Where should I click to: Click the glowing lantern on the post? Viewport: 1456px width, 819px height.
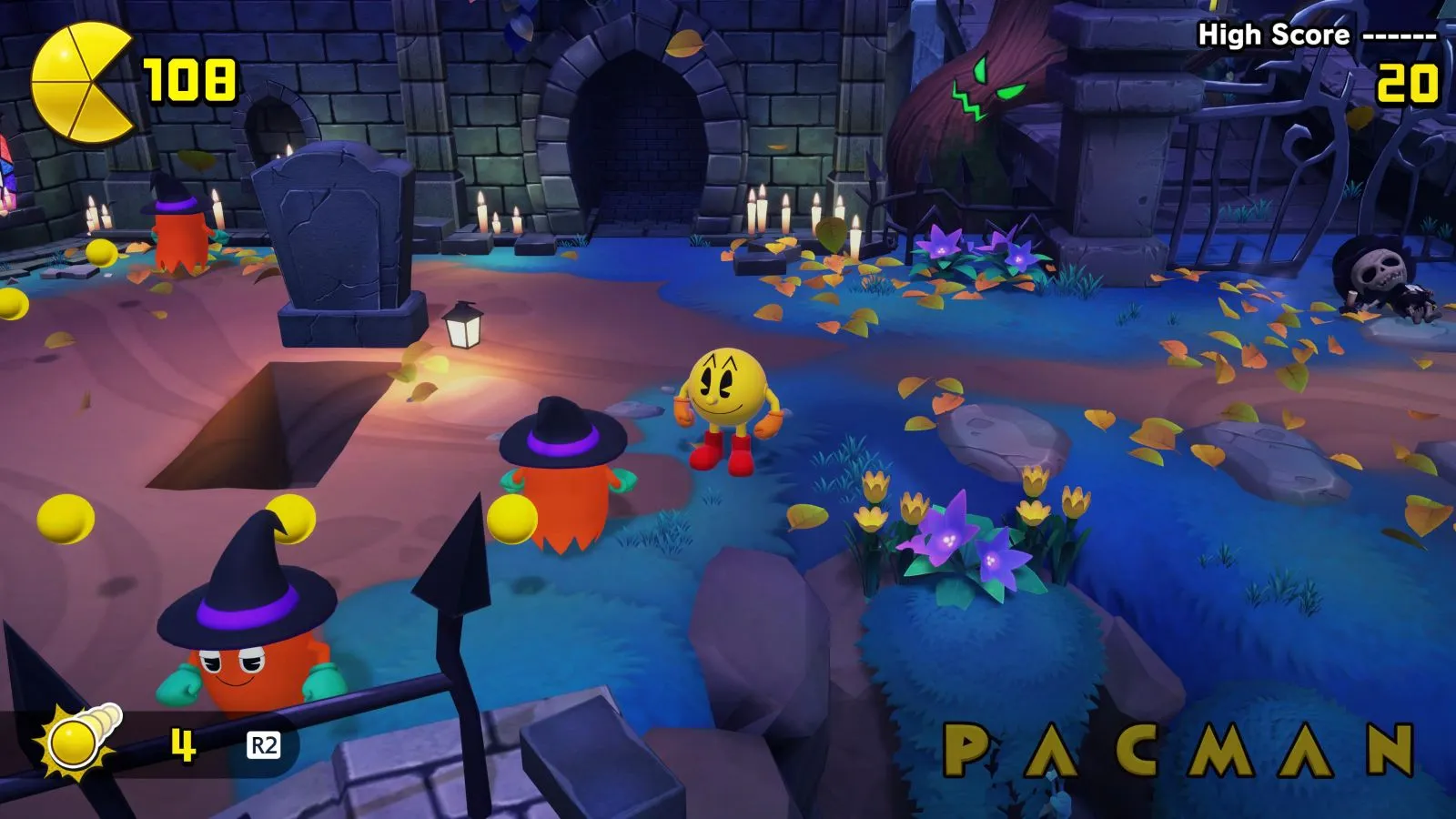(464, 328)
